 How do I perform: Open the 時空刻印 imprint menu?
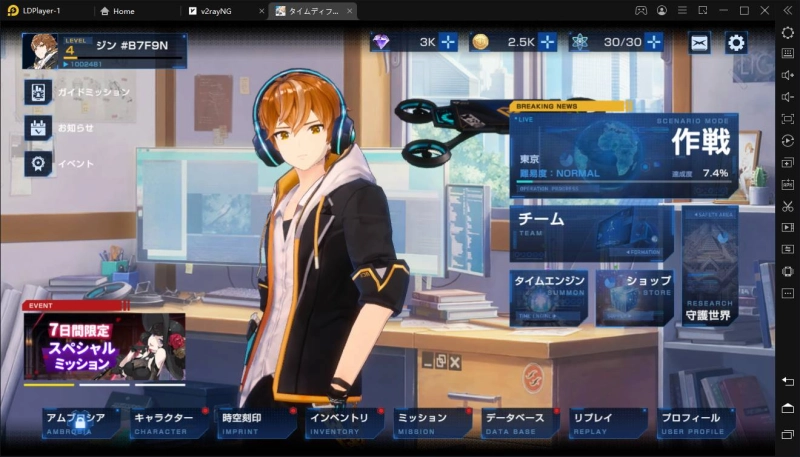point(257,422)
